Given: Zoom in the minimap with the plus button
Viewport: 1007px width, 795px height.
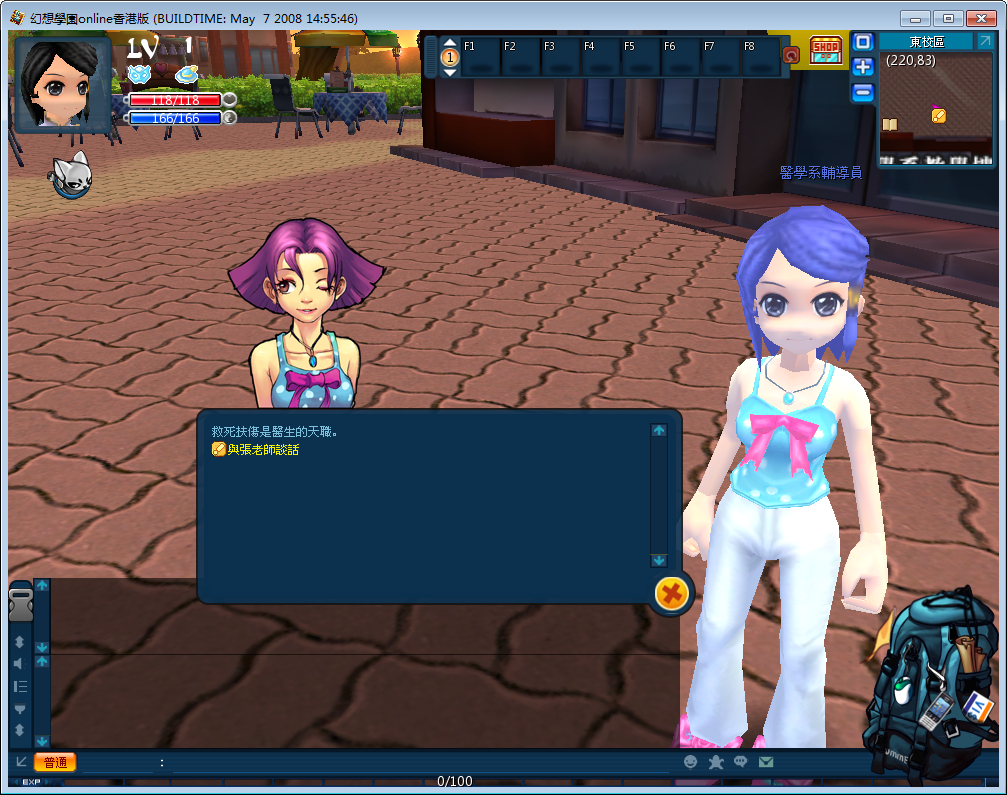Looking at the screenshot, I should 863,67.
